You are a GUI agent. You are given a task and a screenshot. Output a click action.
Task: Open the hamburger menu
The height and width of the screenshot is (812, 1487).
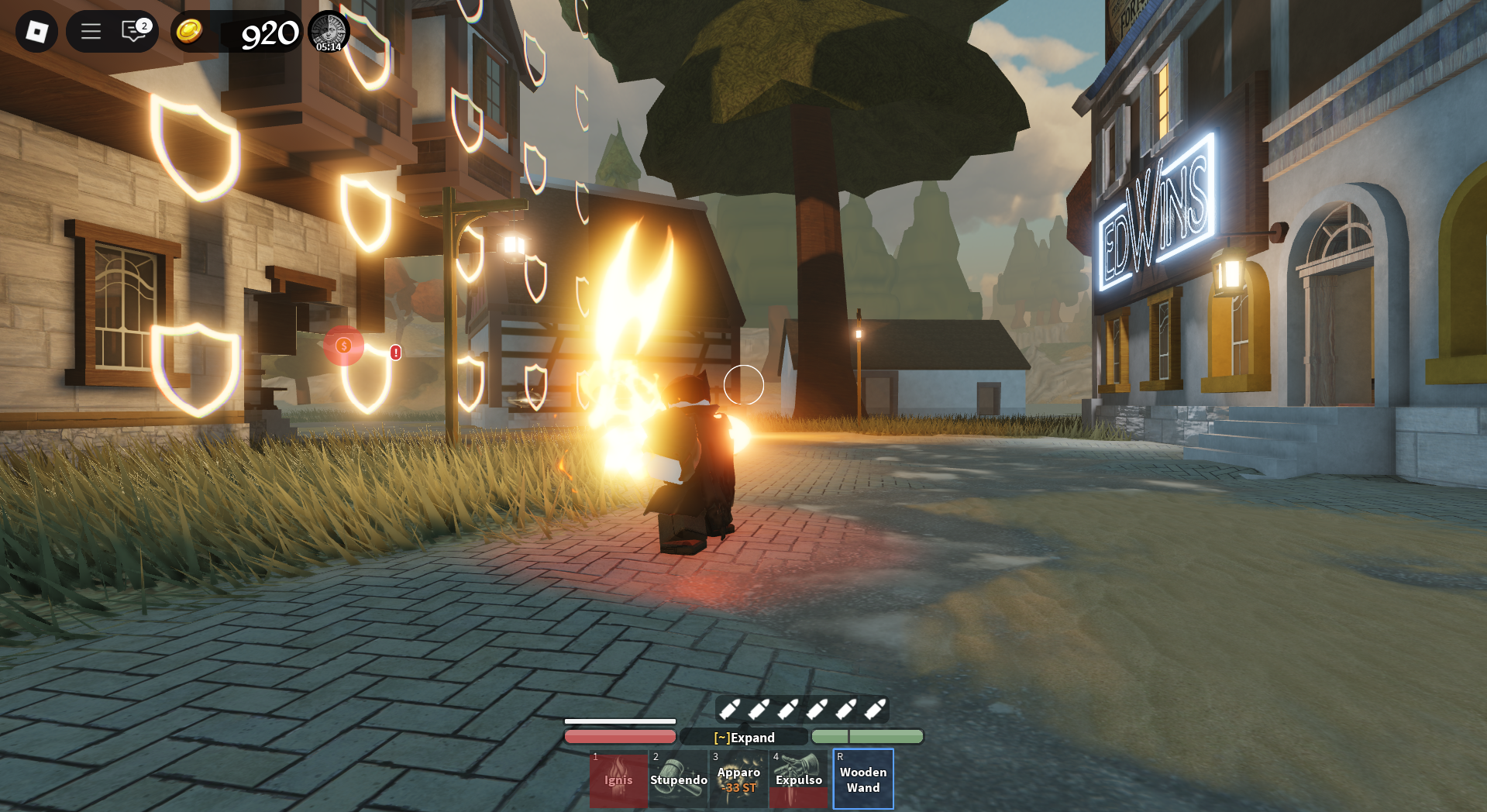91,32
